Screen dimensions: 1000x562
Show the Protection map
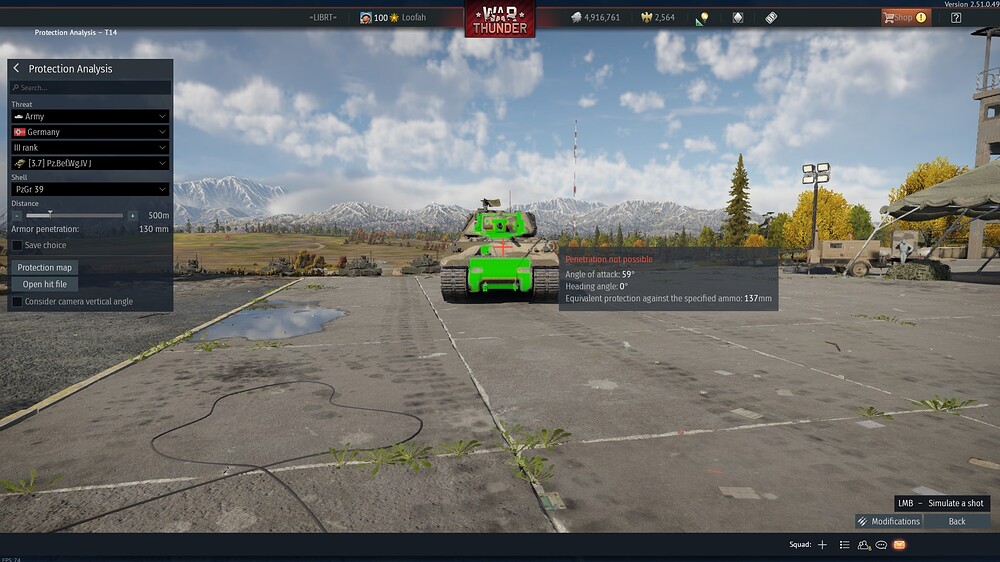pos(45,268)
